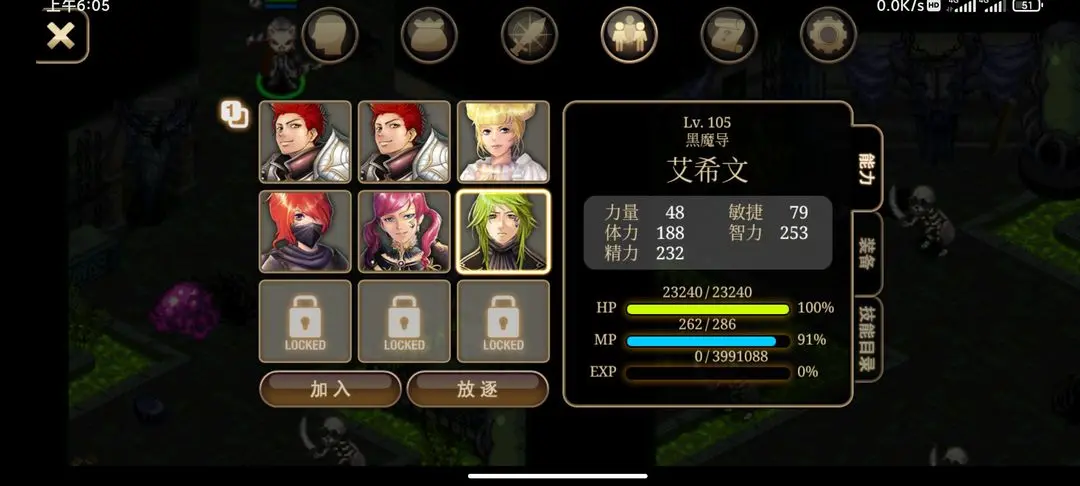
Task: Click the 放逐 (Banish) button
Action: point(477,389)
